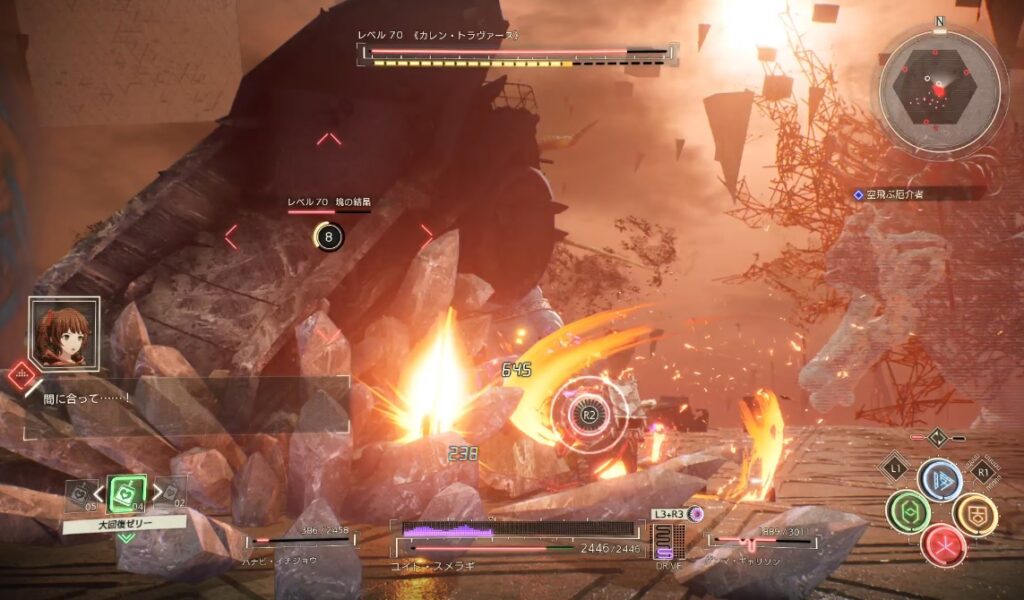Click the hexagonal minimap

938,89
